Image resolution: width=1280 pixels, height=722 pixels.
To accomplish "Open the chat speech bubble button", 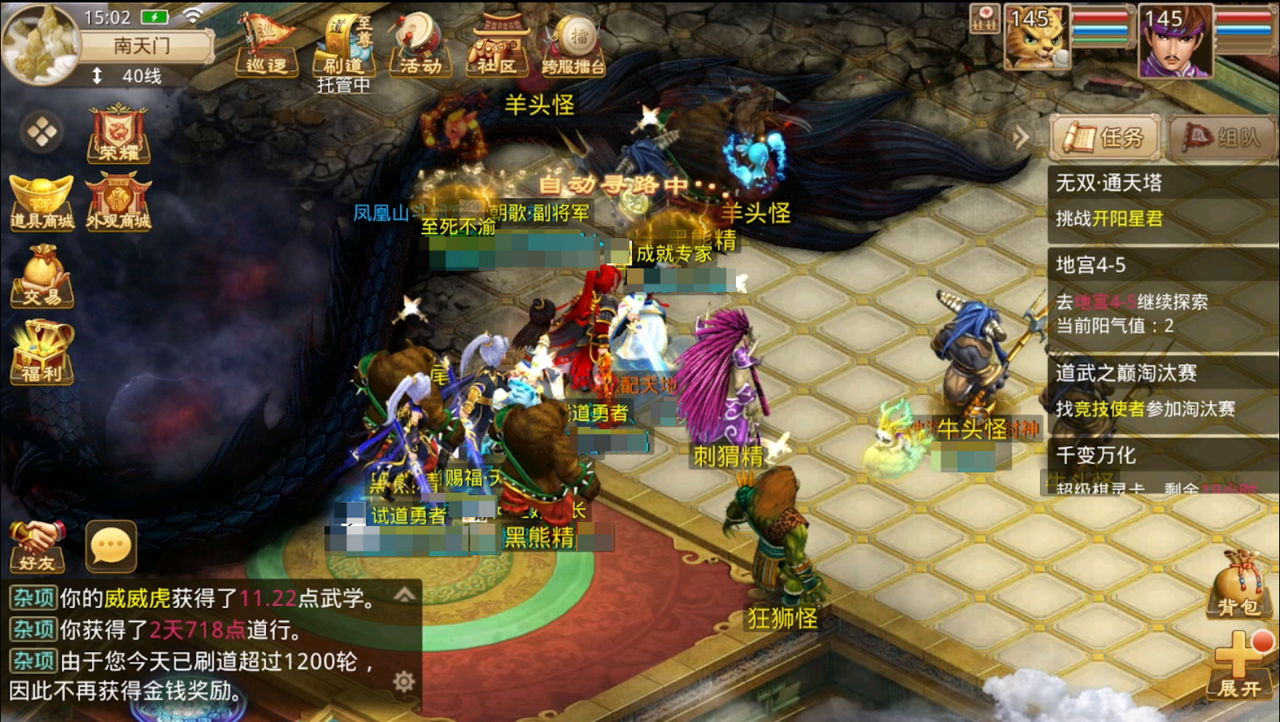I will point(111,546).
